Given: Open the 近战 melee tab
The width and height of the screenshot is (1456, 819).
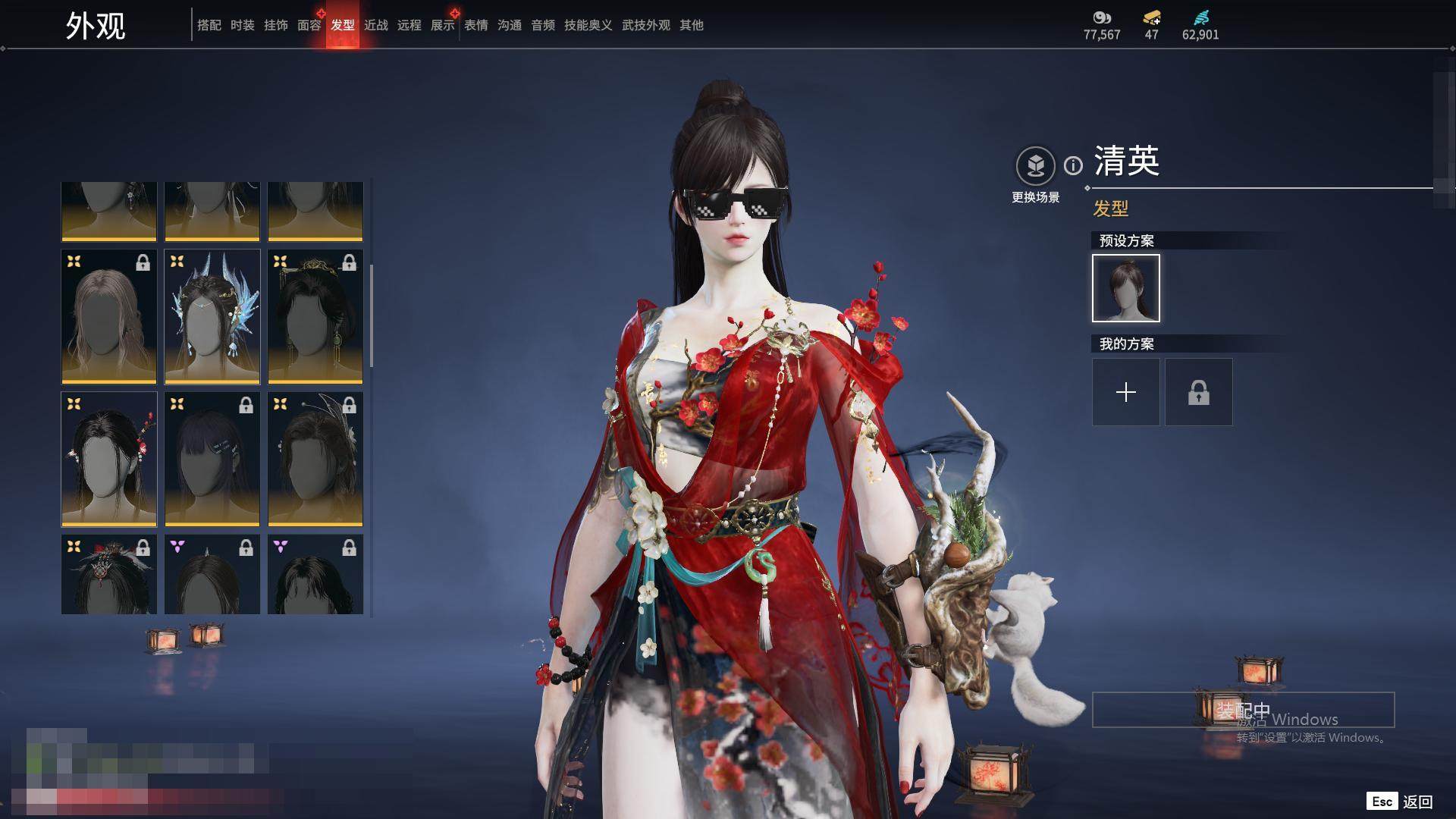Looking at the screenshot, I should pos(375,25).
